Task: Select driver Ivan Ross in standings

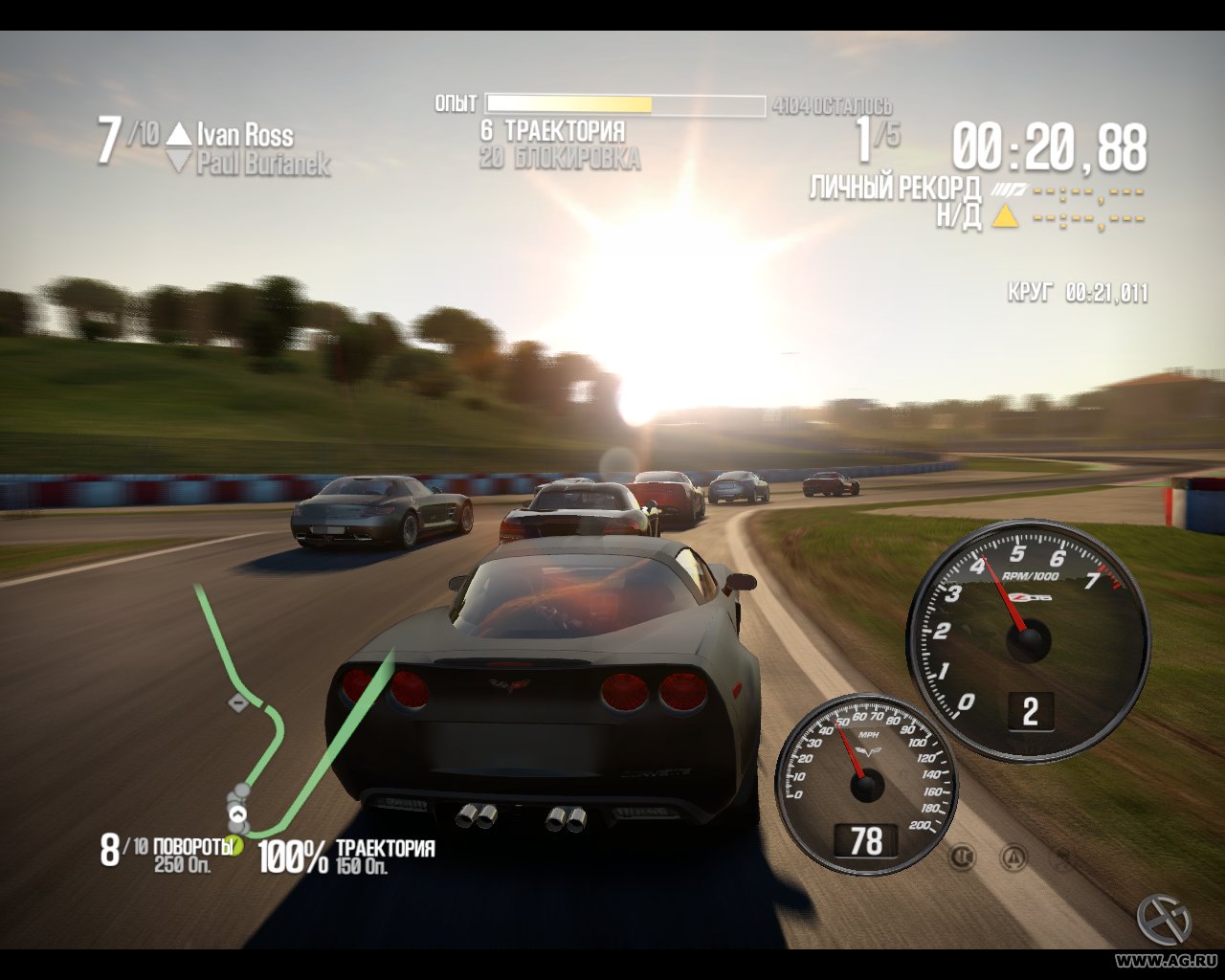Action: tap(245, 134)
